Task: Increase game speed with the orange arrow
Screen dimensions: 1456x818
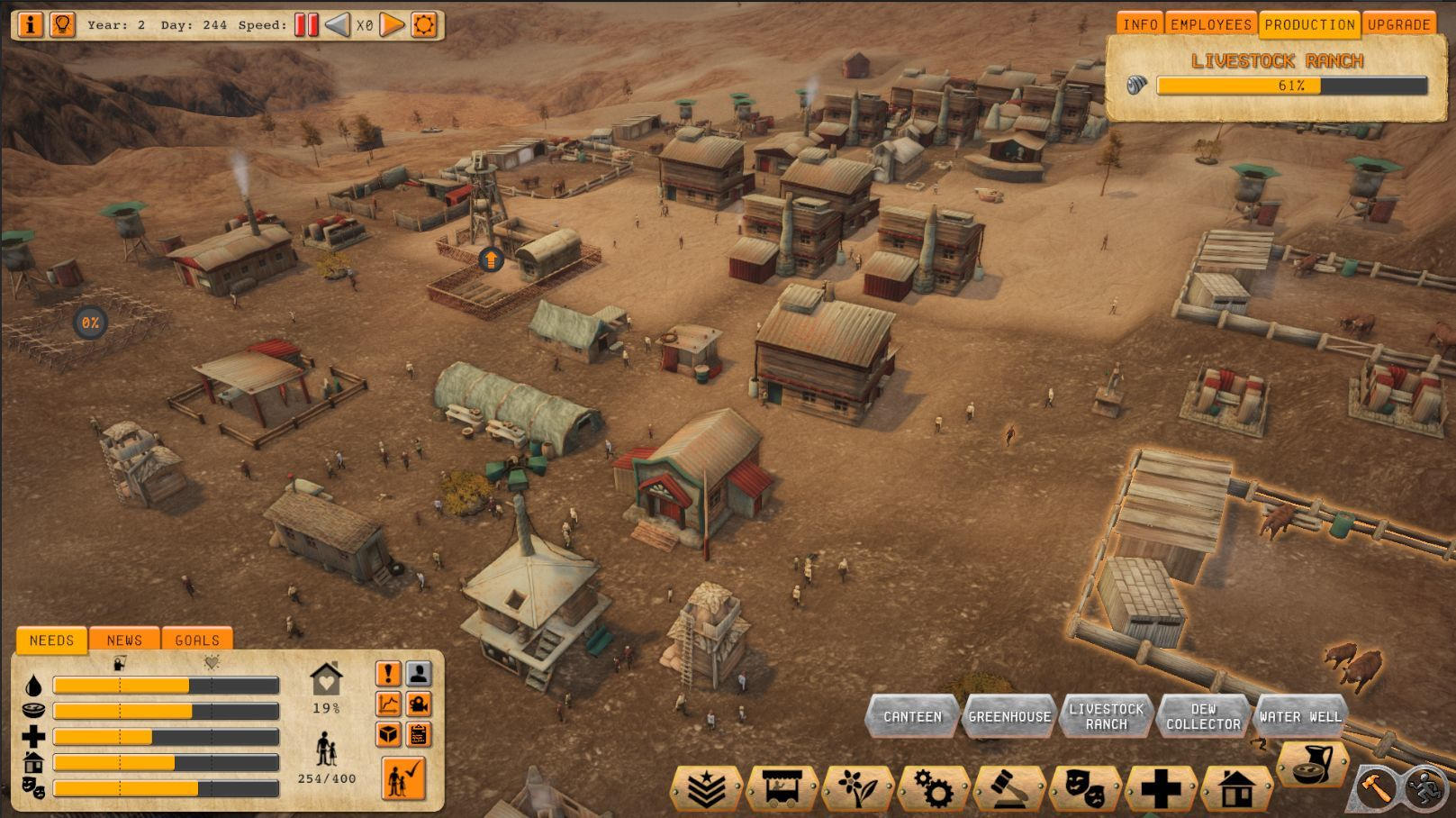Action: click(392, 24)
